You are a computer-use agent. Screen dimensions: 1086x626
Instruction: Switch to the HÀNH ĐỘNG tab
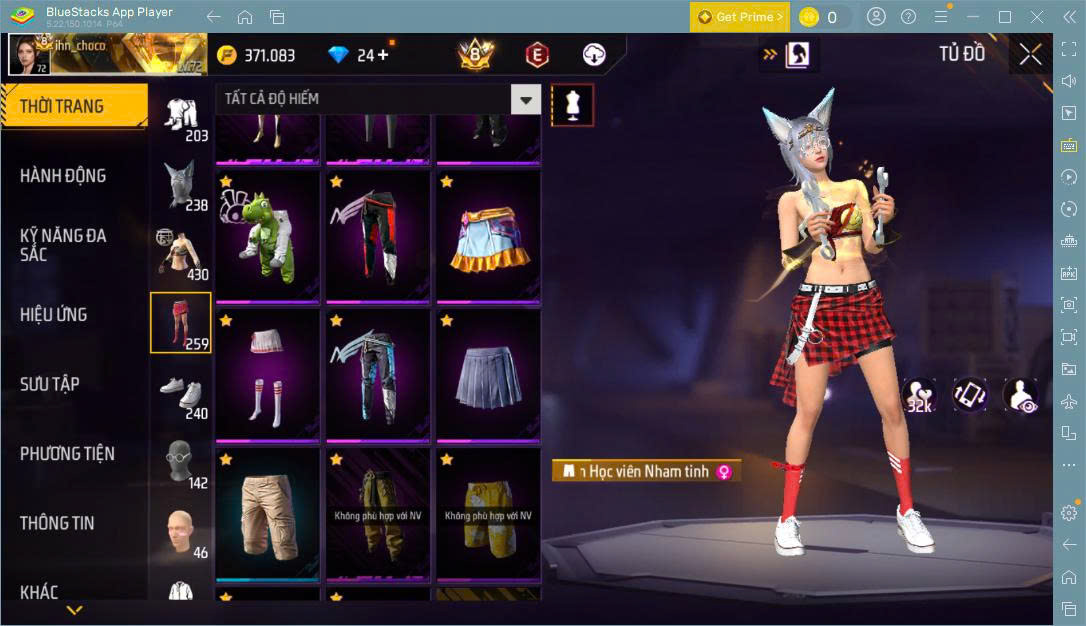click(x=63, y=176)
